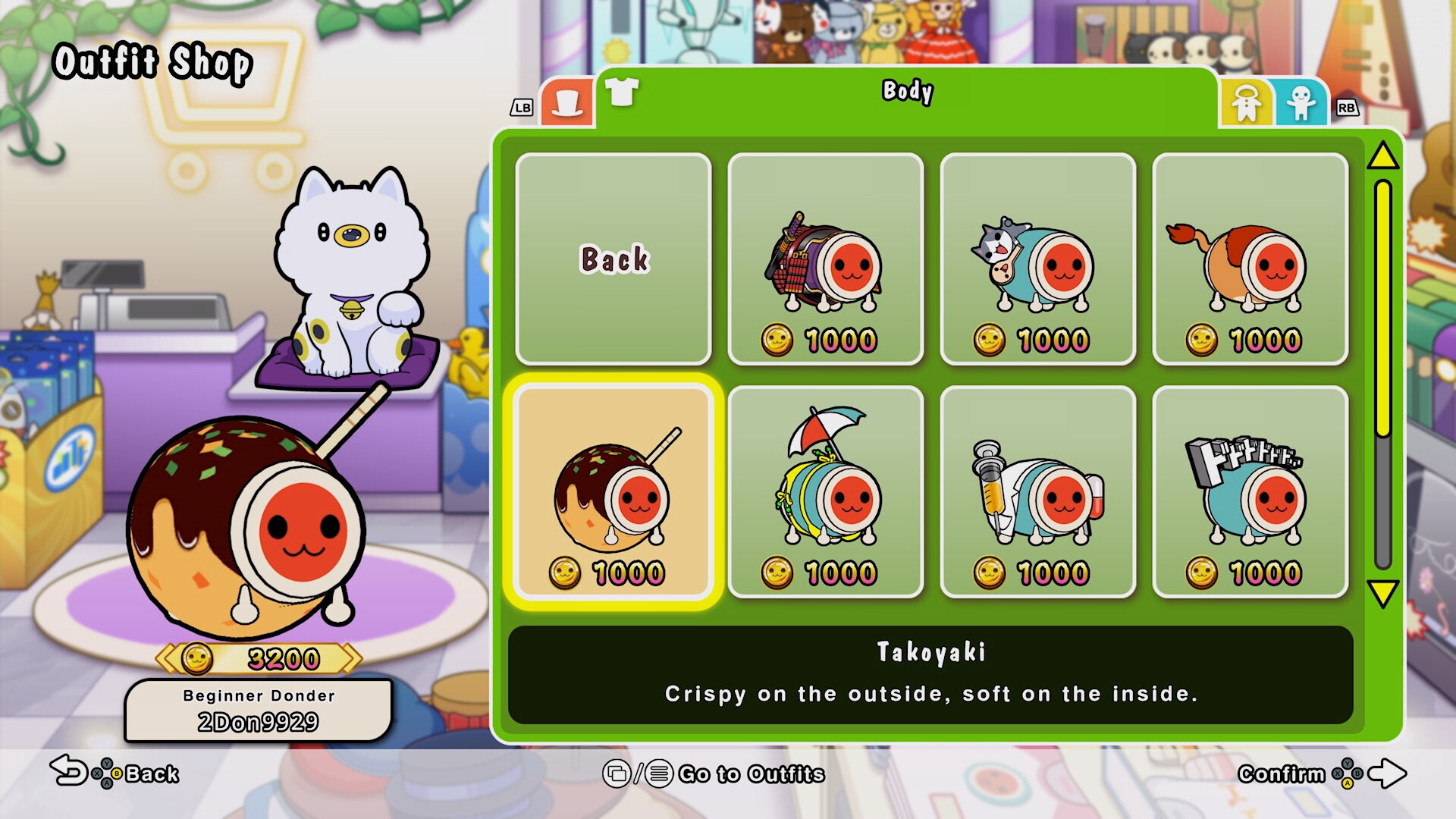Confirm the selected outfit purchase
This screenshot has width=1456, height=819.
click(x=1321, y=773)
